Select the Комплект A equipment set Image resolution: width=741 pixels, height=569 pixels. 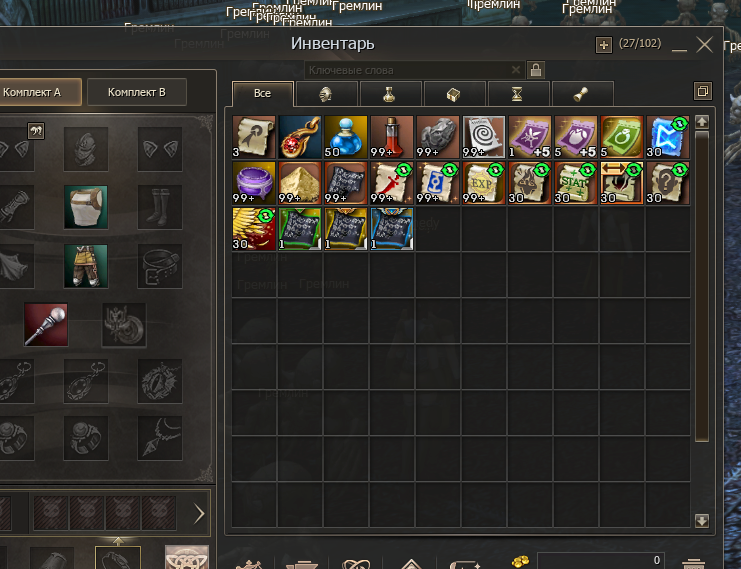[32, 92]
